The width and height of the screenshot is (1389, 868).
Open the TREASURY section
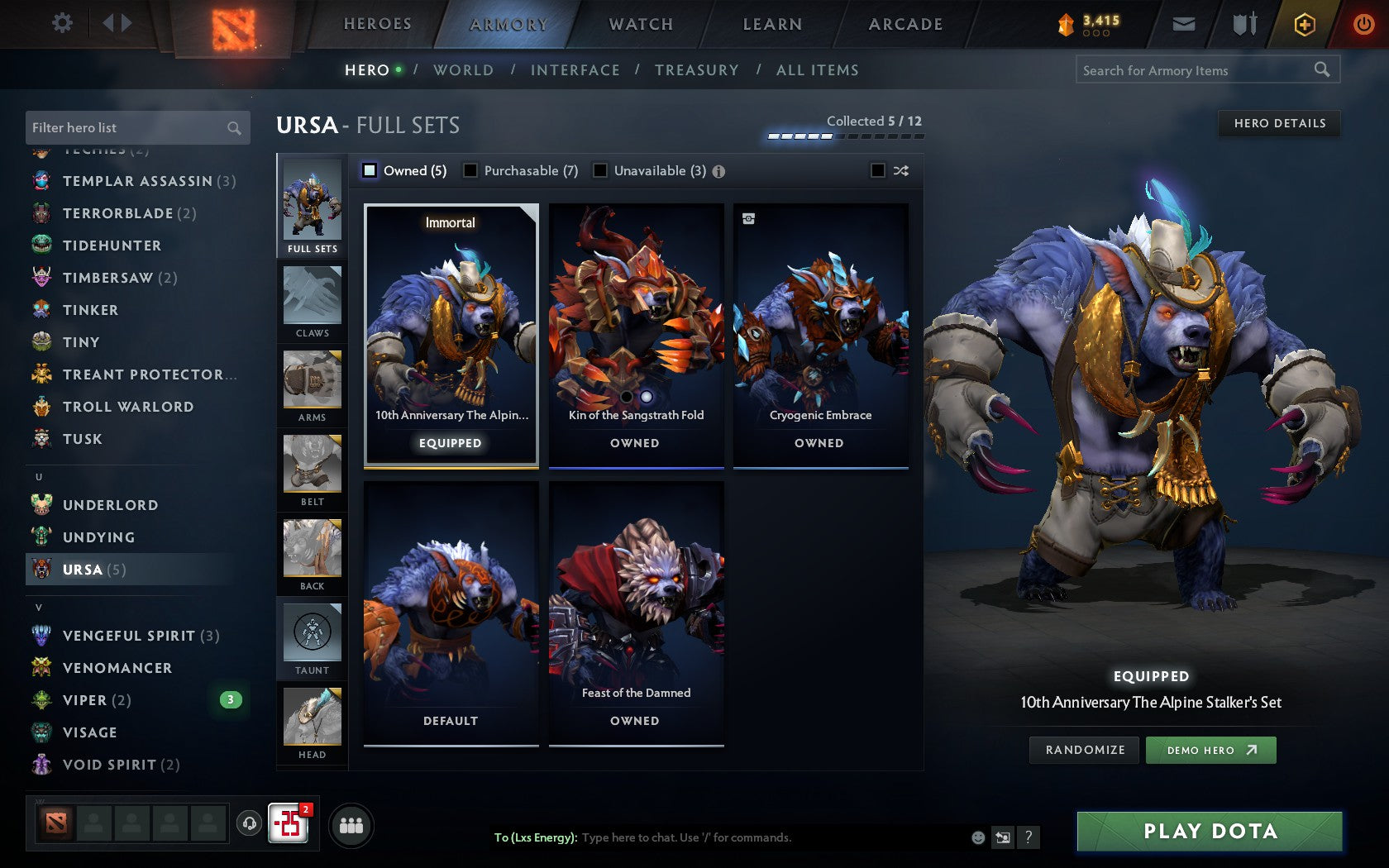697,70
